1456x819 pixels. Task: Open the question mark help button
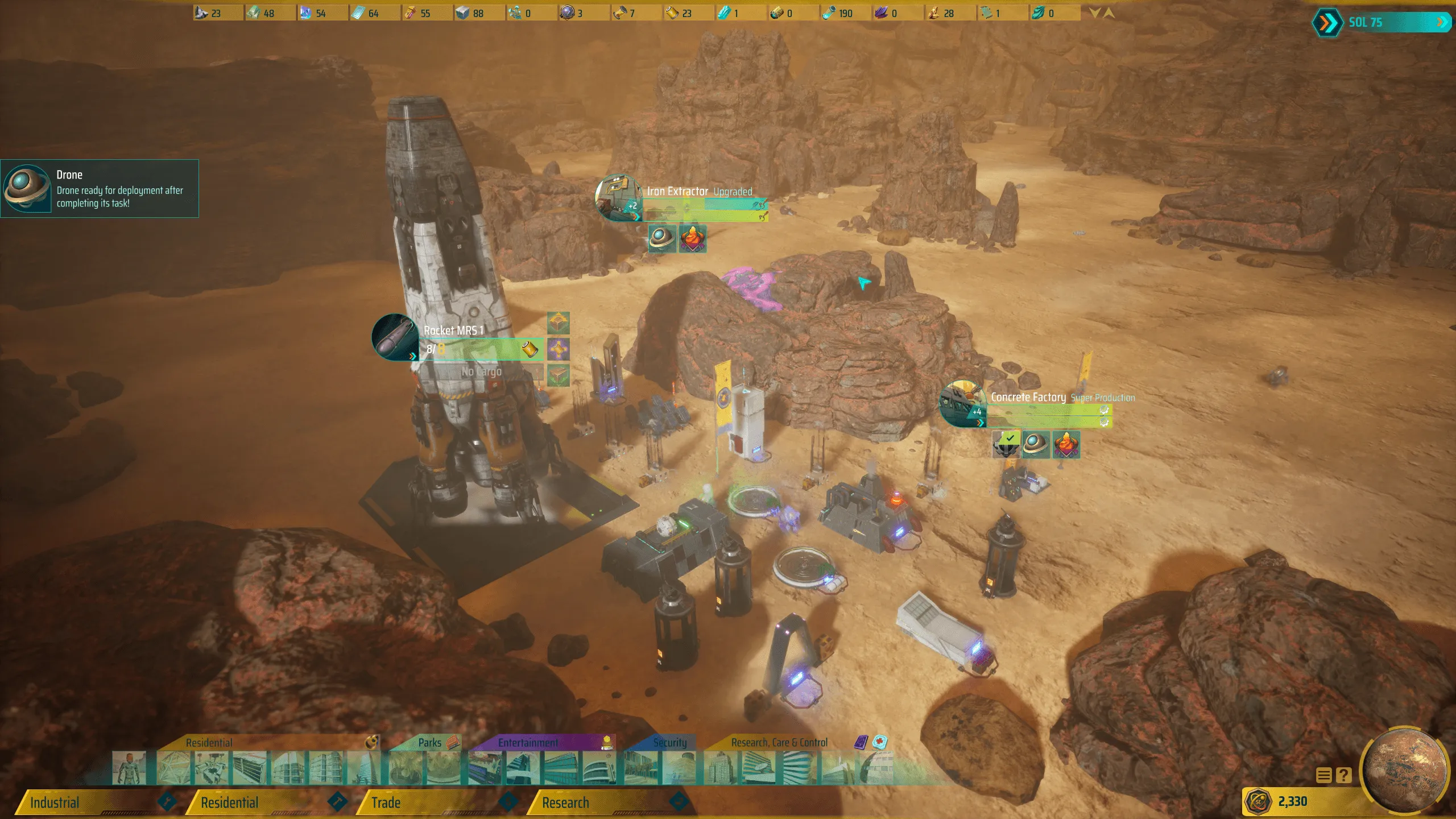[1343, 775]
